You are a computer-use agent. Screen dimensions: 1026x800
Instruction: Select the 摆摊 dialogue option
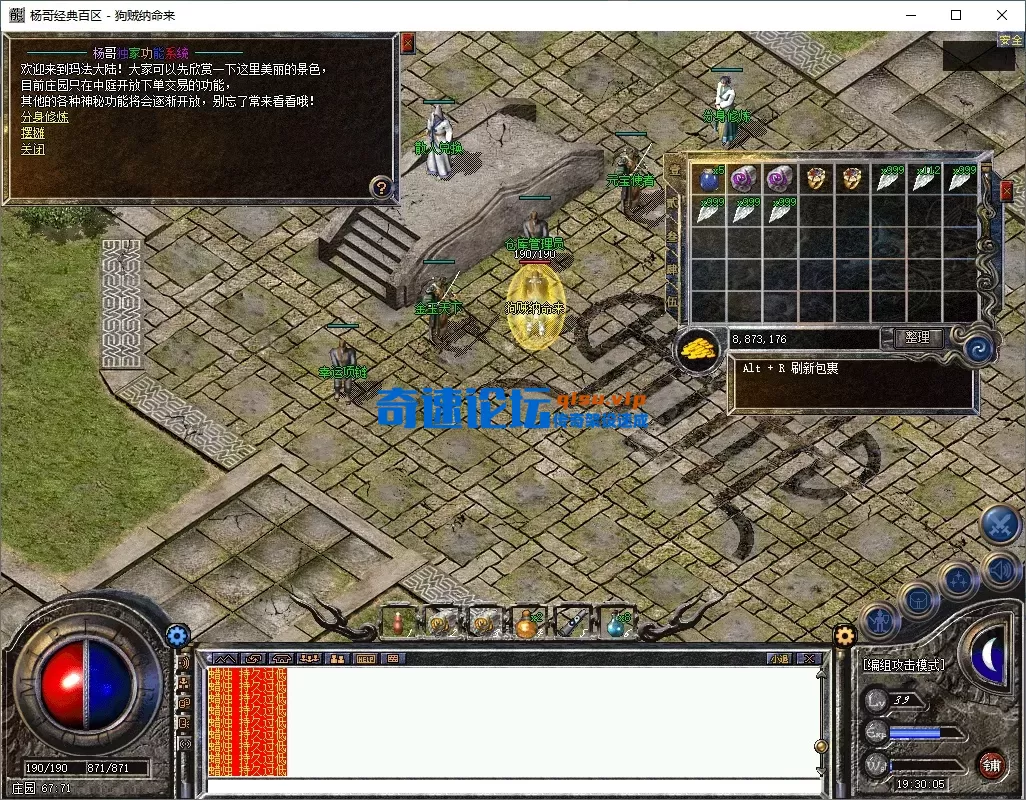click(33, 133)
